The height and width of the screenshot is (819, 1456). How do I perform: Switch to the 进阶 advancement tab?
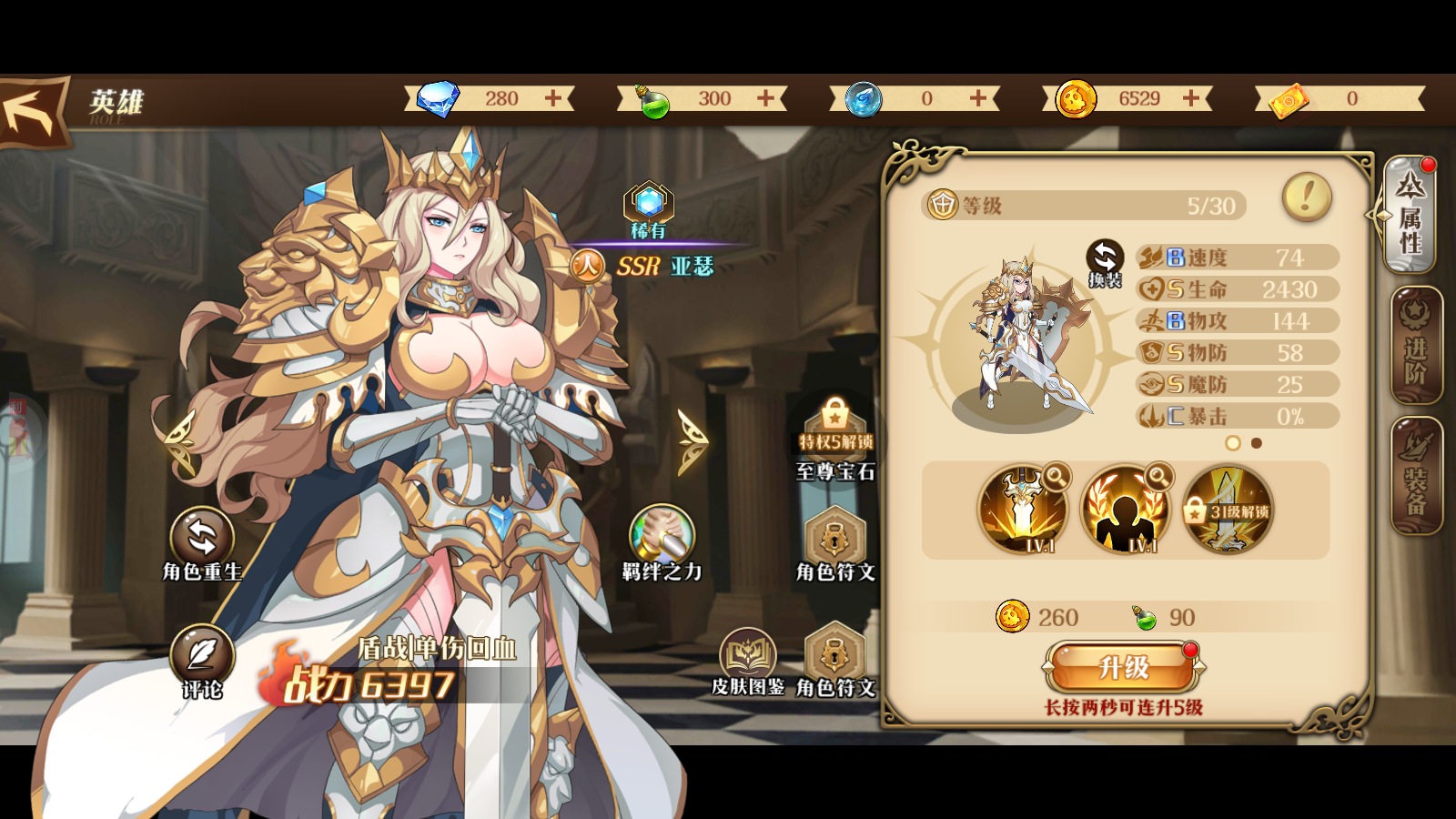coord(1416,347)
